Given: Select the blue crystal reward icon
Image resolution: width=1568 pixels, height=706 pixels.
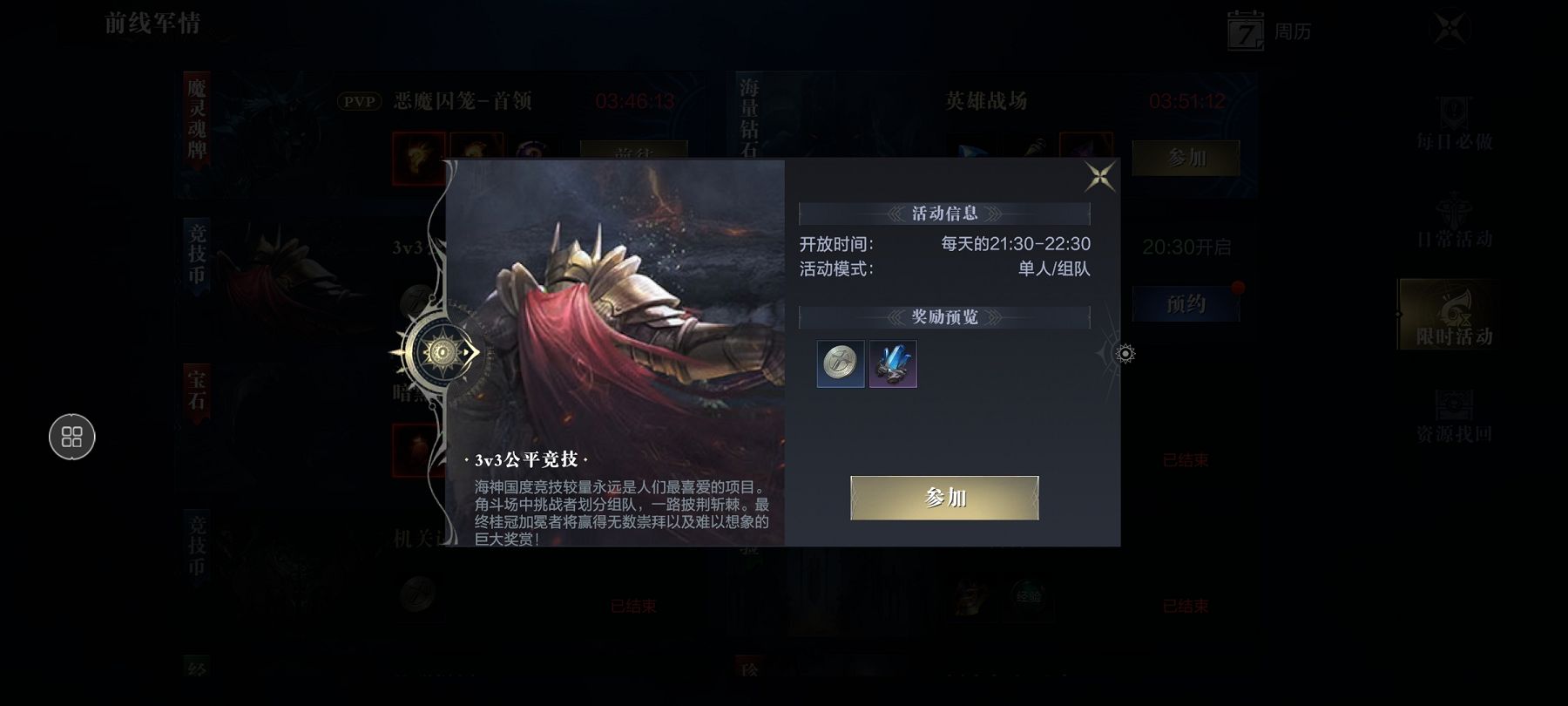Looking at the screenshot, I should coord(893,363).
